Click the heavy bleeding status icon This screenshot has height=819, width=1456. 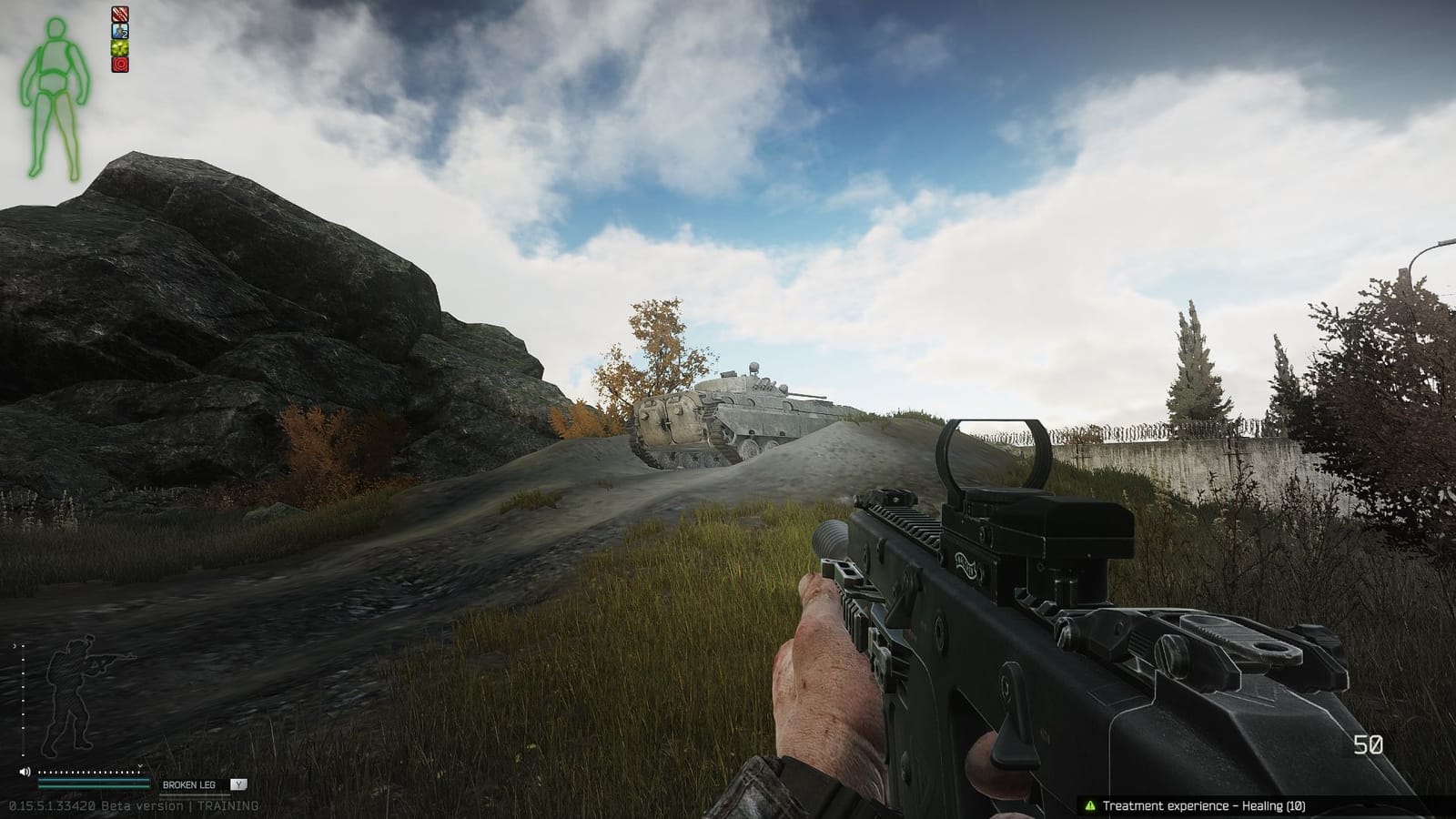[119, 15]
